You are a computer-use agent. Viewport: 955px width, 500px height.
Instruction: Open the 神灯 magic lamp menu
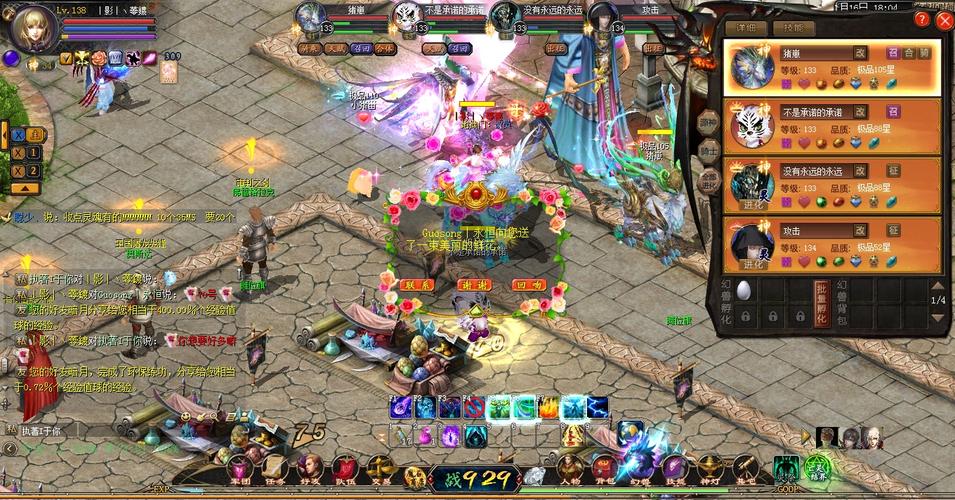(710, 468)
